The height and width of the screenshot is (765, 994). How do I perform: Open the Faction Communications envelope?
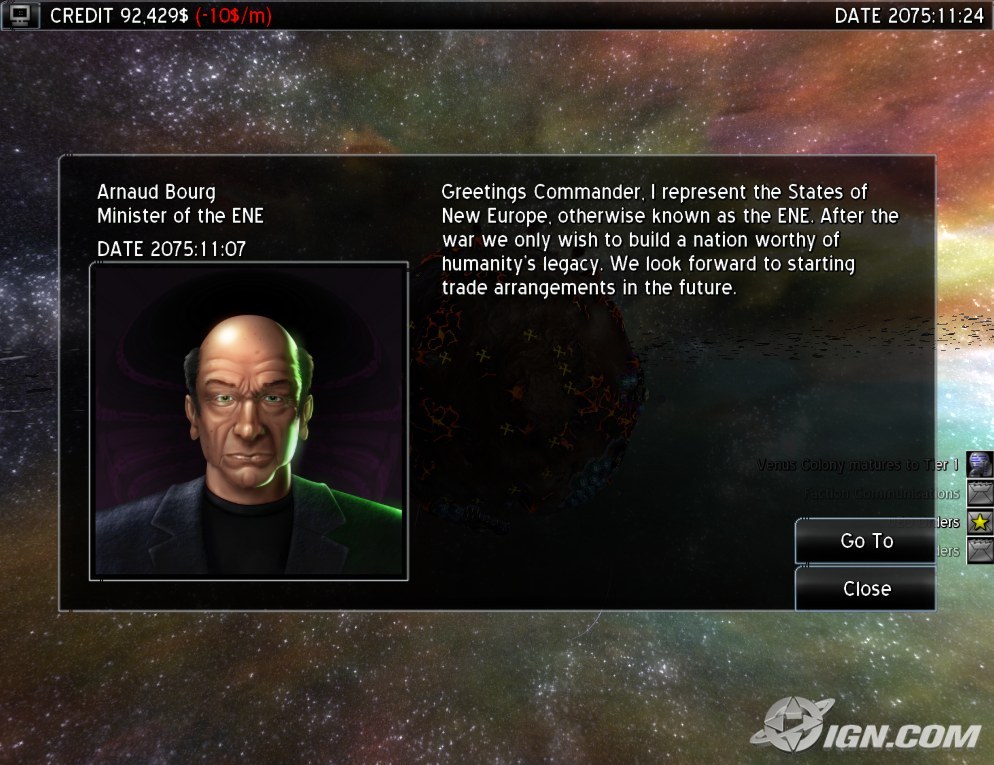(x=980, y=493)
